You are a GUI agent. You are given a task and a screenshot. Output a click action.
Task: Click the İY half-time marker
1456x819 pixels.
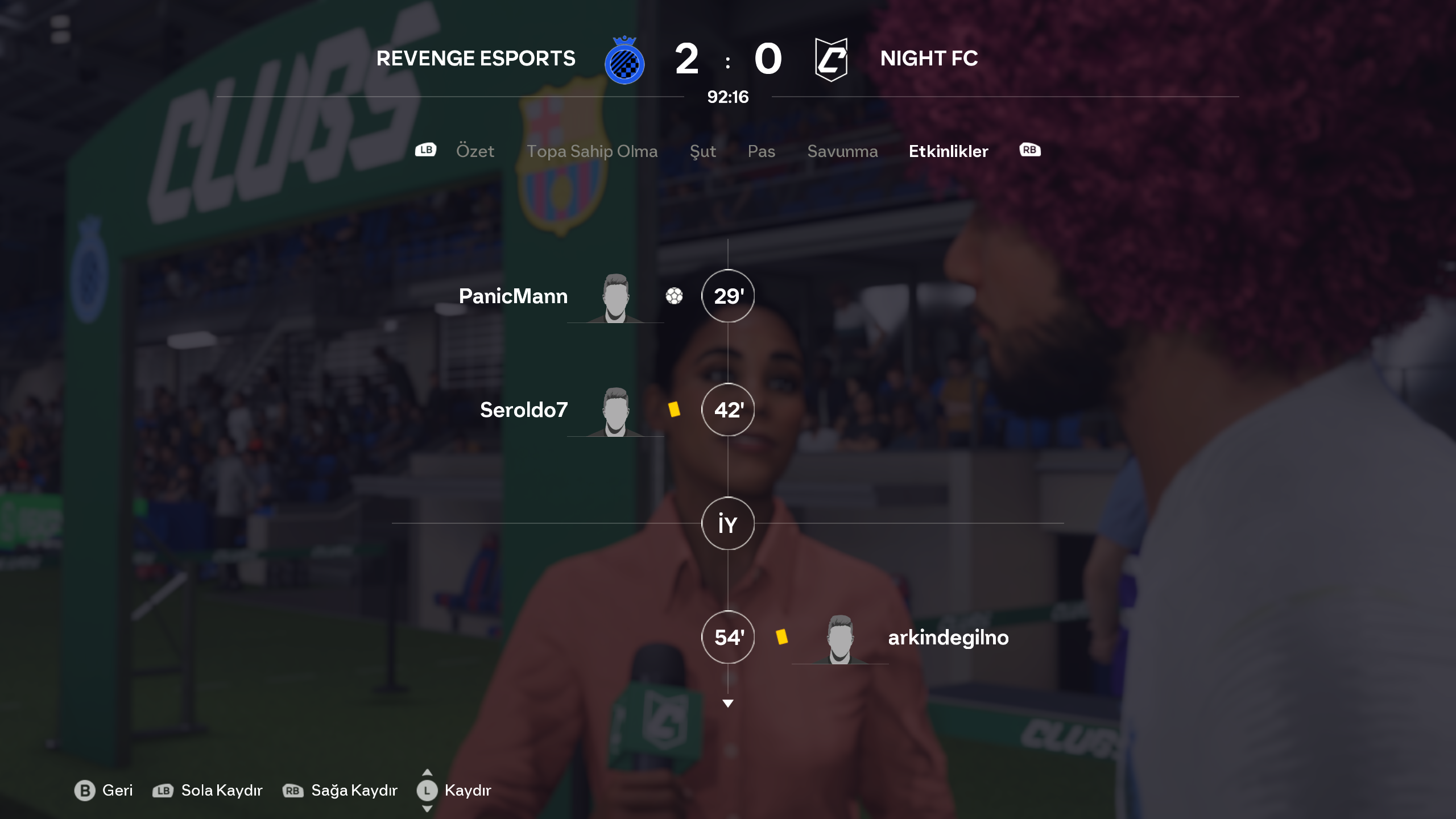(728, 524)
